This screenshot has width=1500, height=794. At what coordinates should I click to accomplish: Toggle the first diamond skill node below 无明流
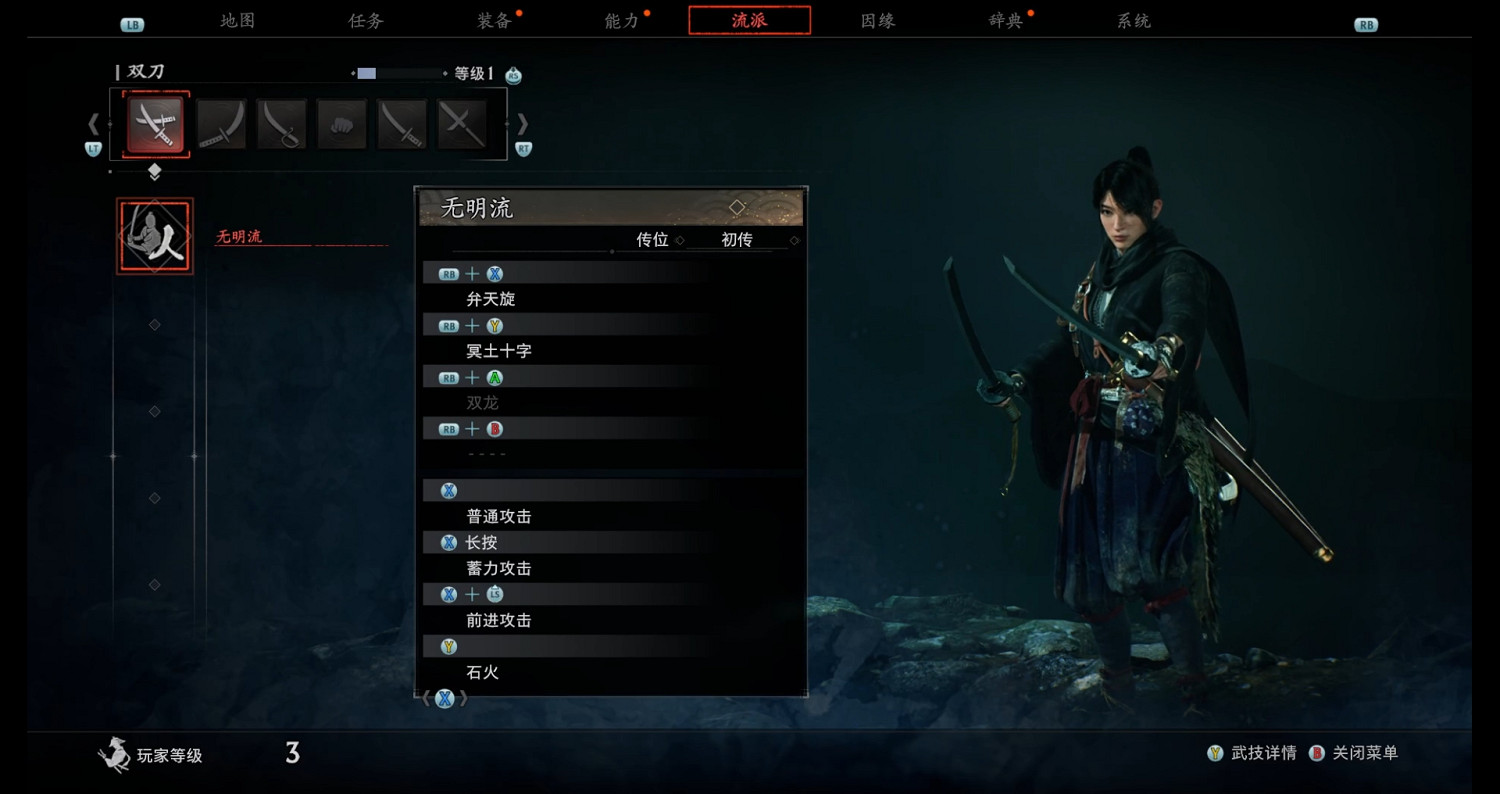click(x=153, y=322)
